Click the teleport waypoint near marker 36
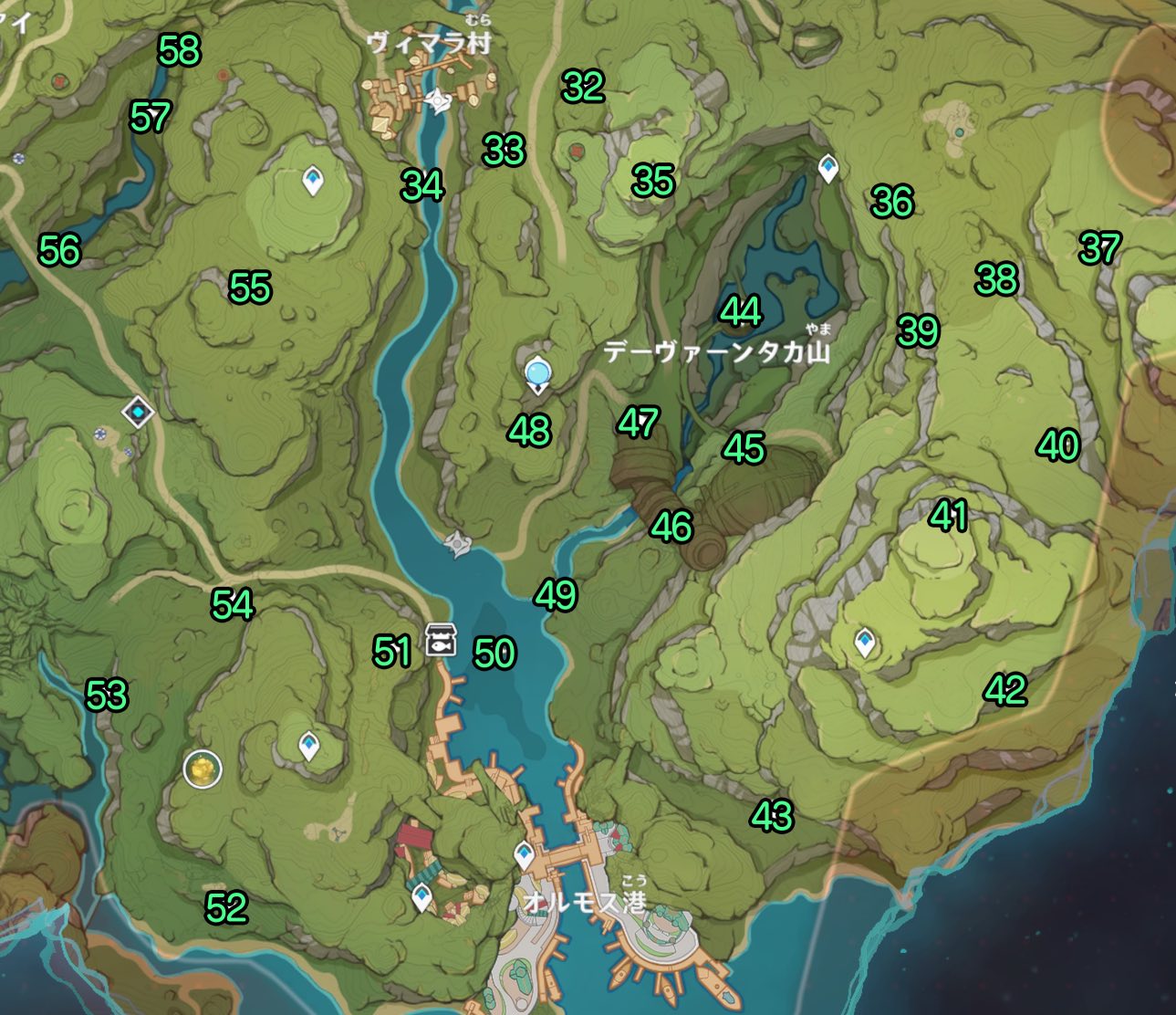1176x1015 pixels. pyautogui.click(x=827, y=168)
